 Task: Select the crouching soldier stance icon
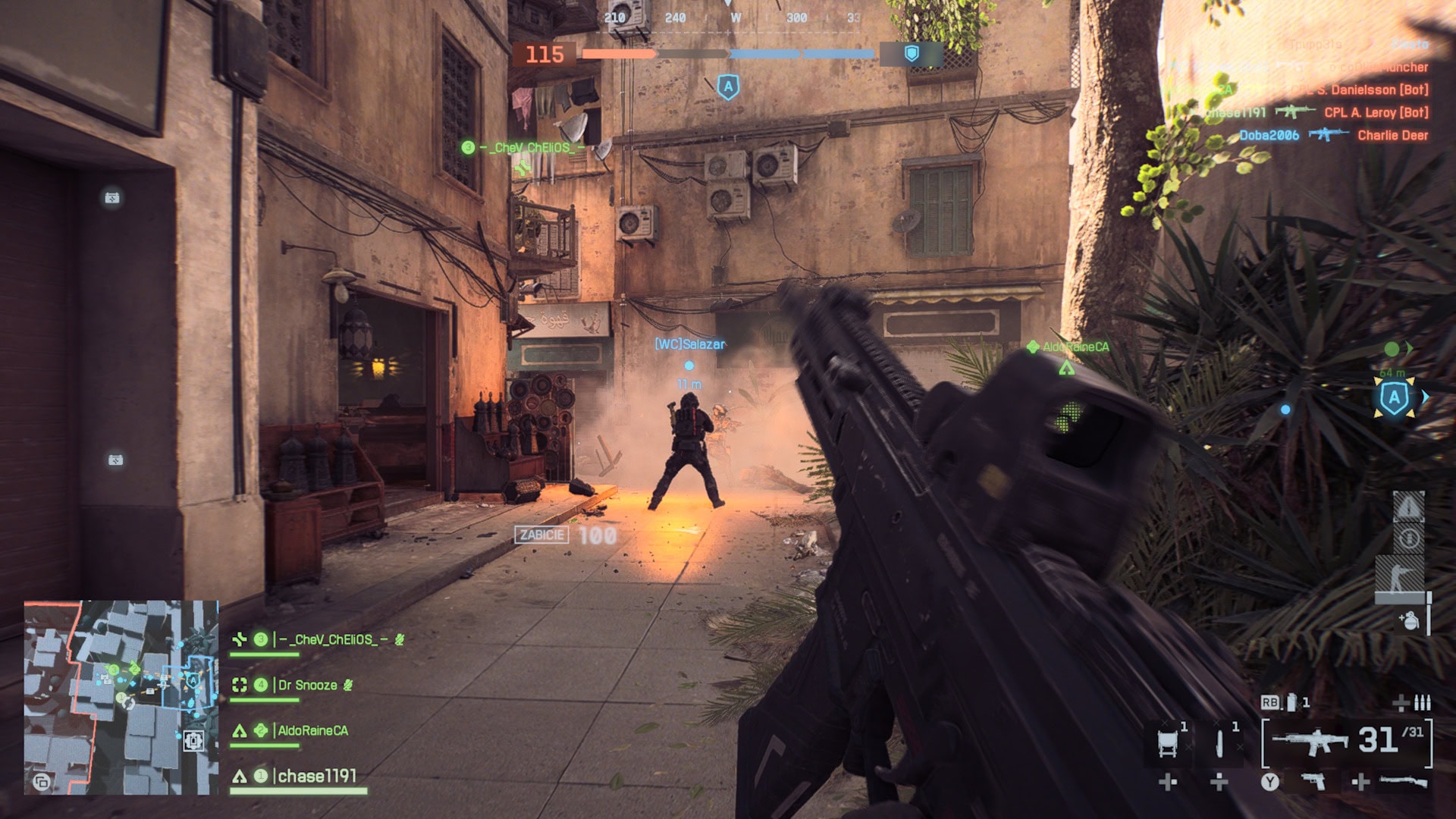[x=1400, y=574]
